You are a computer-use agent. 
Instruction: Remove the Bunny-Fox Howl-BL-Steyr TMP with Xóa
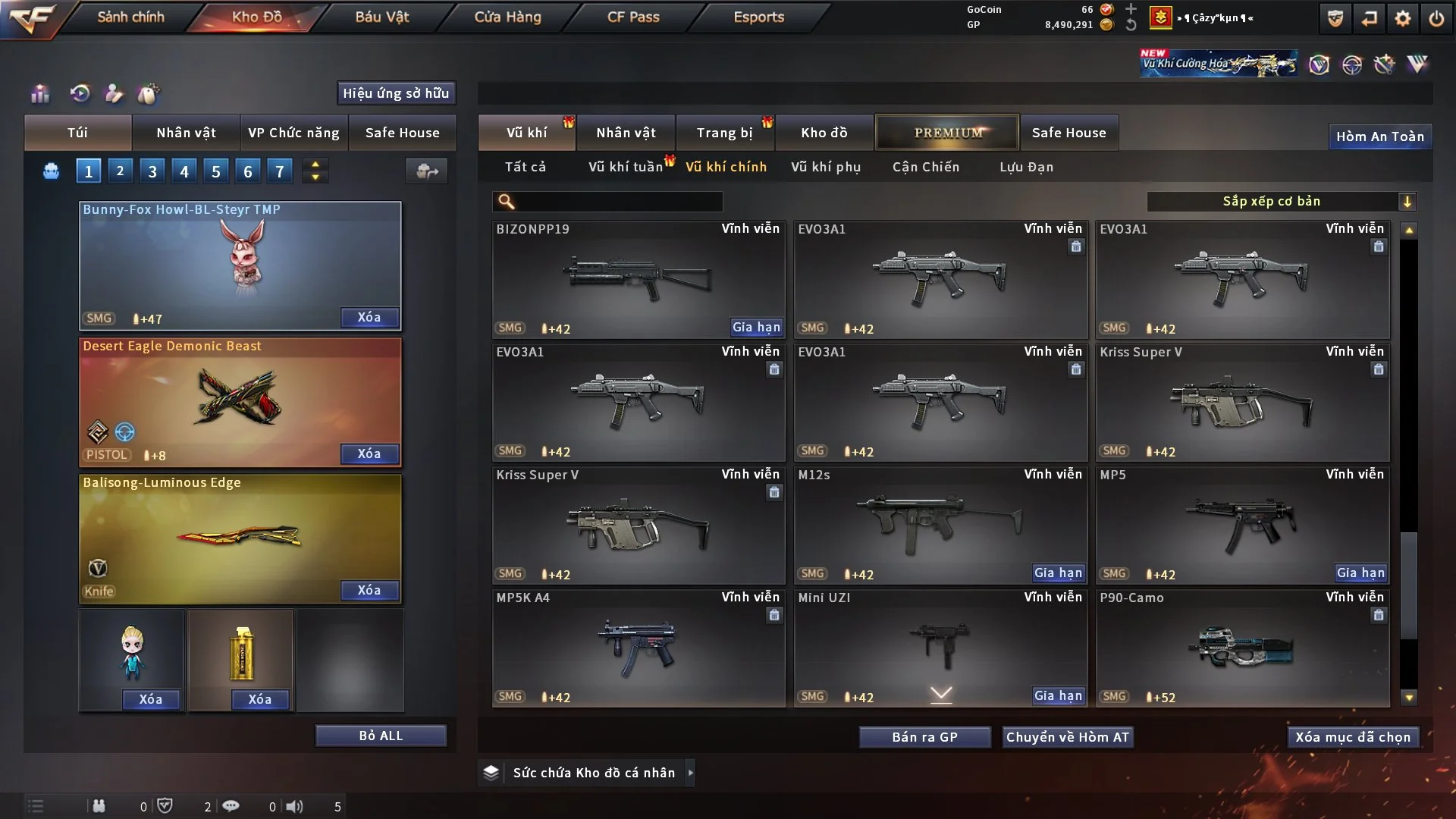coord(369,317)
